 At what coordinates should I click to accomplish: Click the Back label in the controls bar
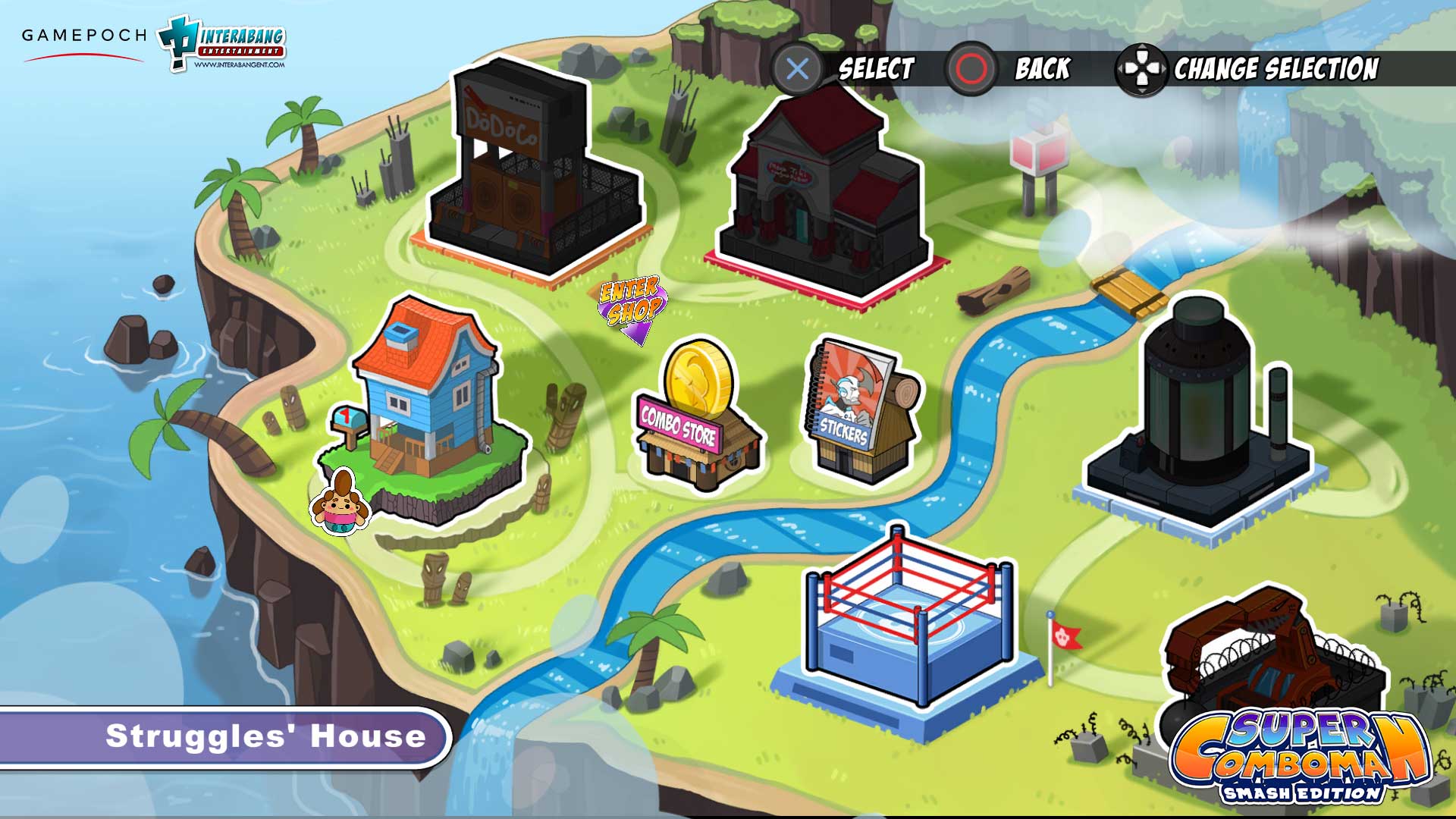(x=1041, y=70)
